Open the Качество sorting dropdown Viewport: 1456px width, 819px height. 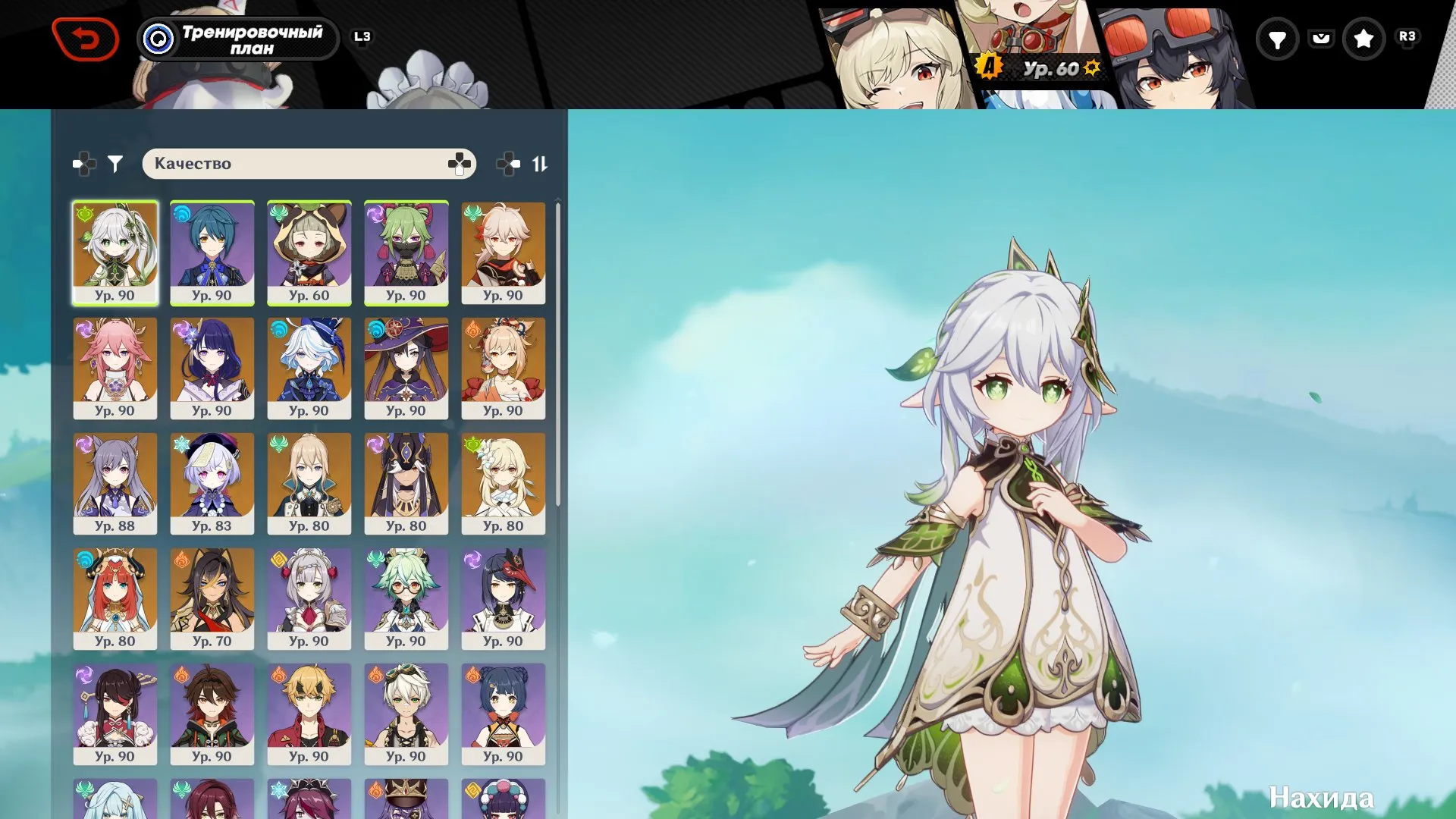pos(309,162)
